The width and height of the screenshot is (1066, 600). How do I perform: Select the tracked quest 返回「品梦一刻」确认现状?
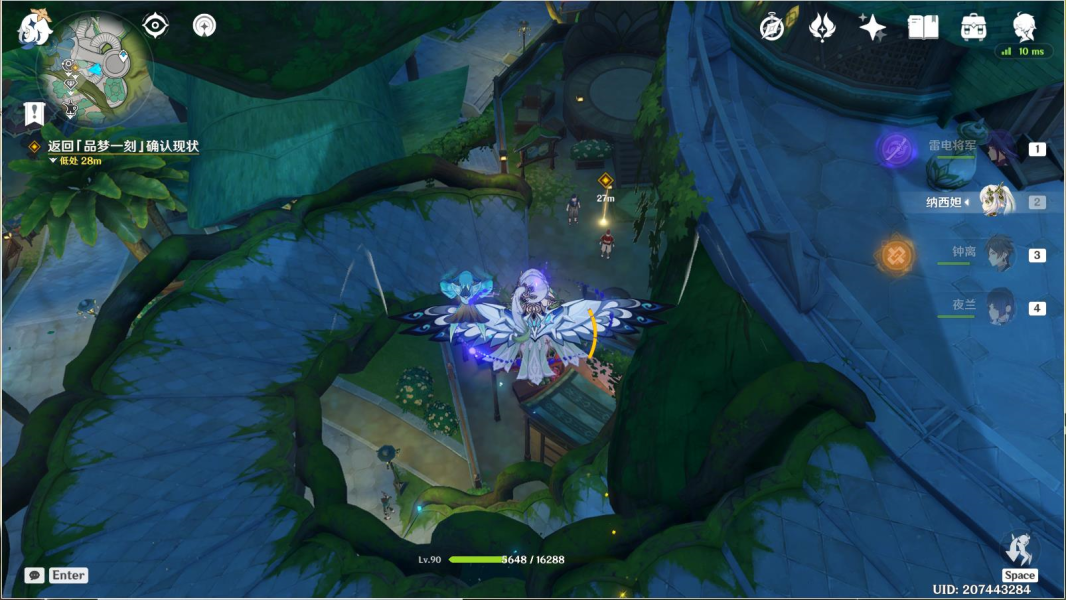tap(123, 146)
